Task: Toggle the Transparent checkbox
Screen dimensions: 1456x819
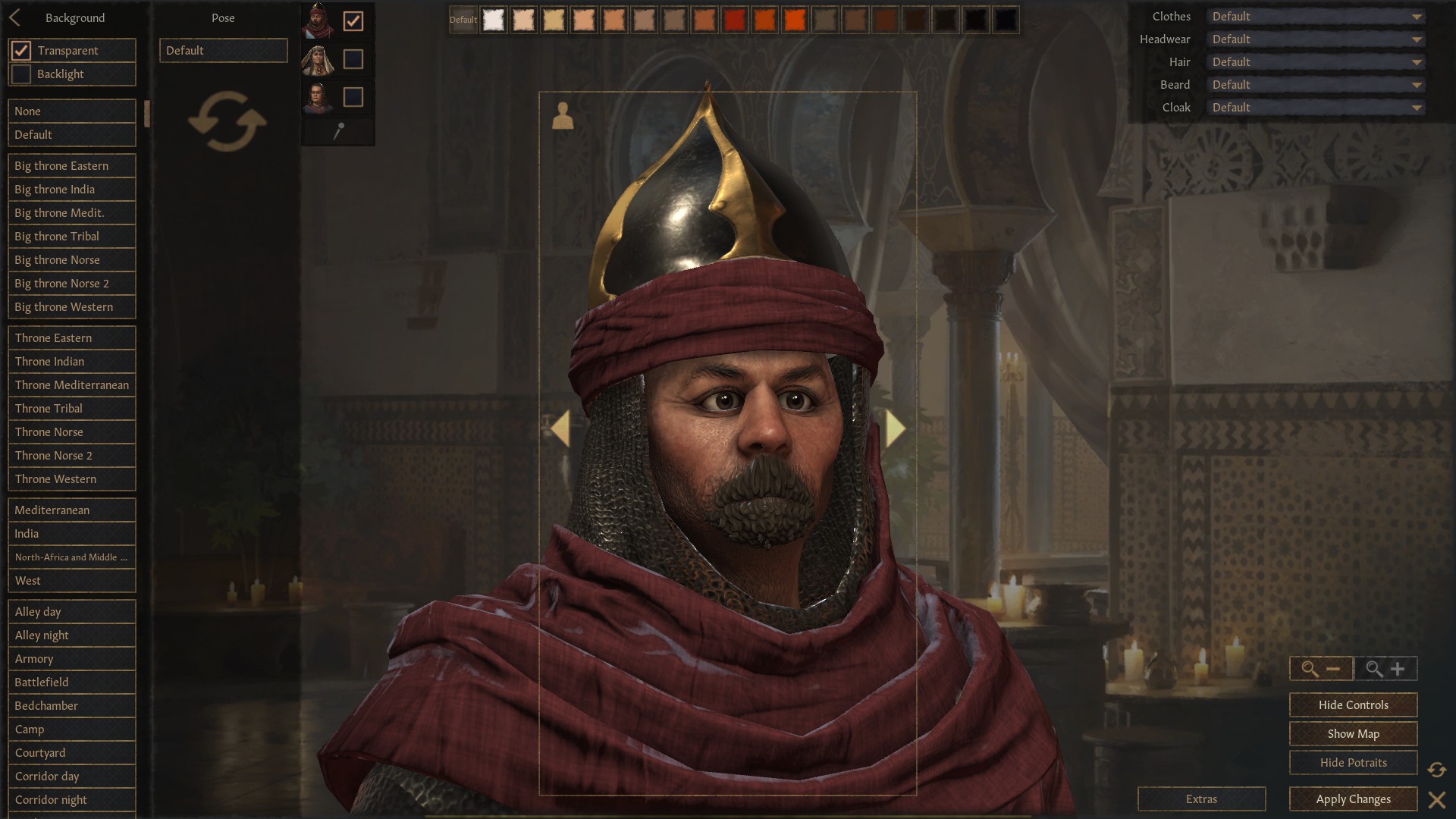Action: pos(21,51)
